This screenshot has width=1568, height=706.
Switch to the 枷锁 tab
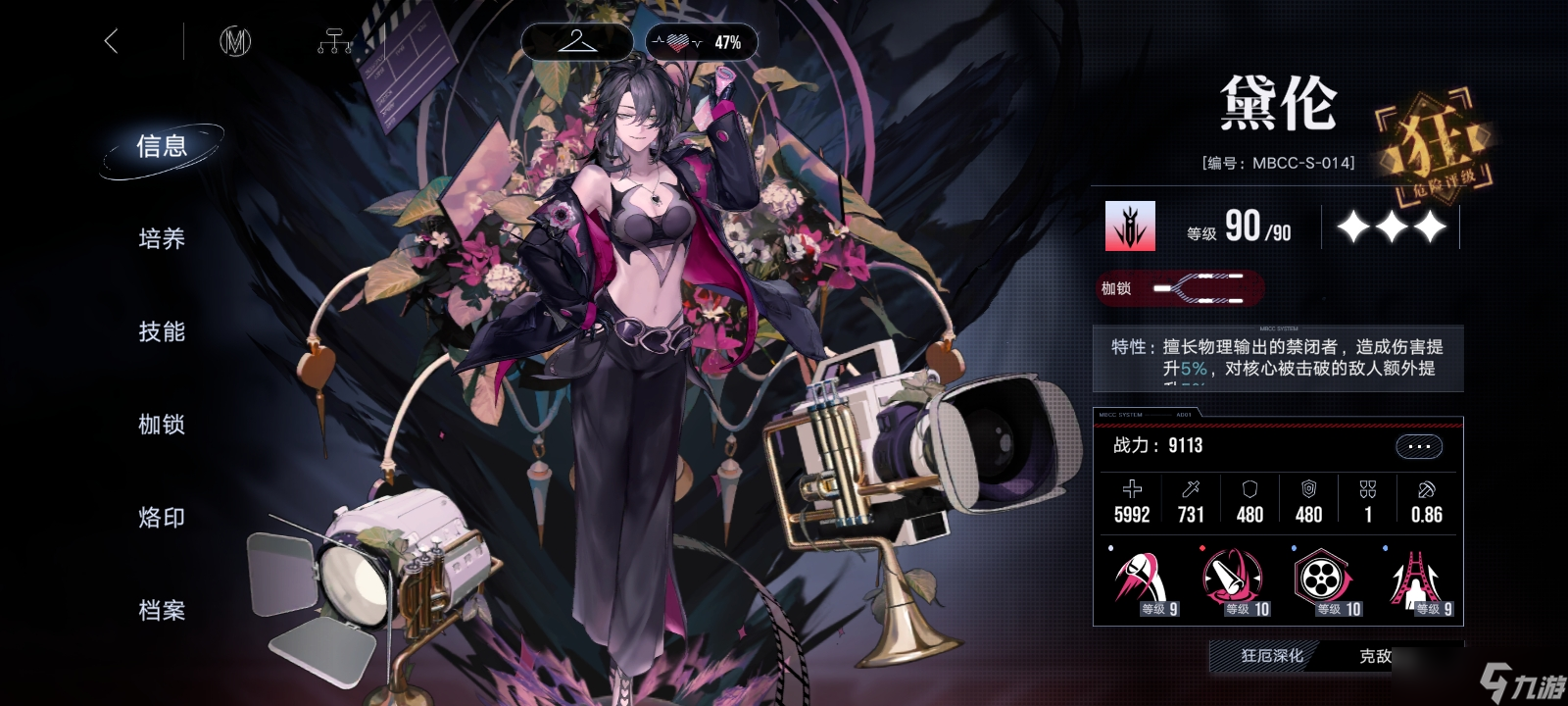162,425
